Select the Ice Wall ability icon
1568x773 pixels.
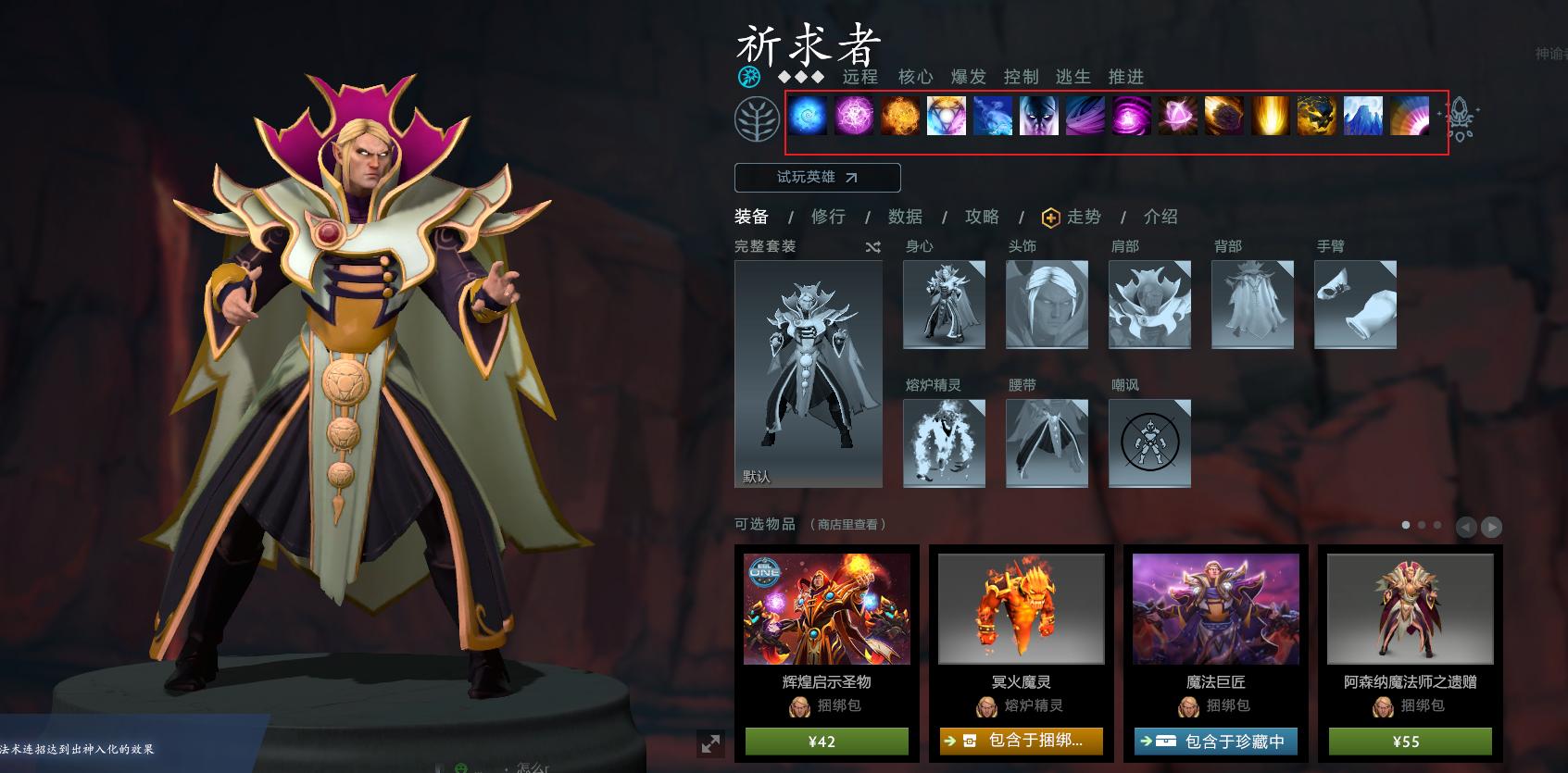(1363, 117)
